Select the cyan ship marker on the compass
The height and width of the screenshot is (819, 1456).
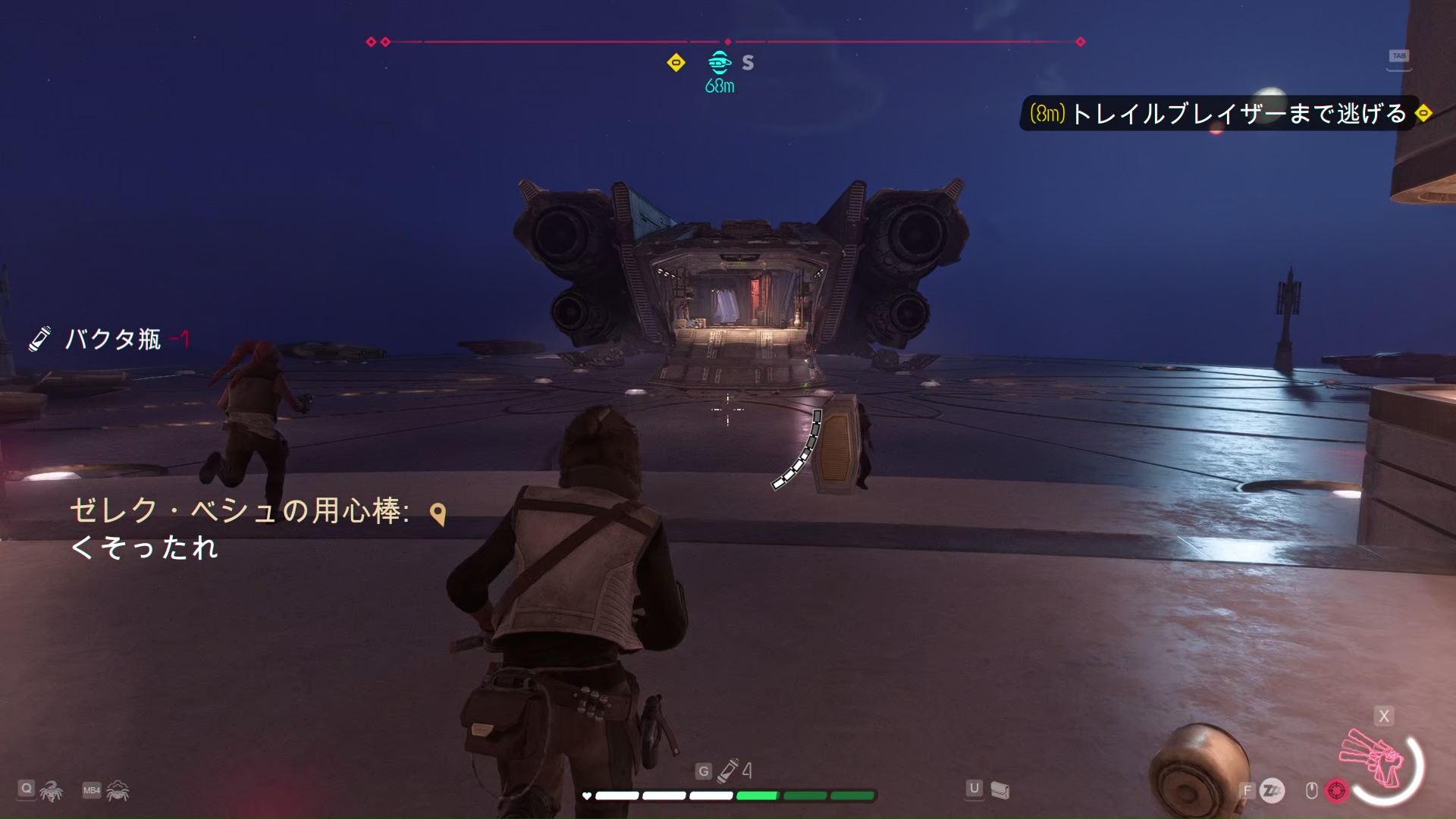(x=719, y=62)
